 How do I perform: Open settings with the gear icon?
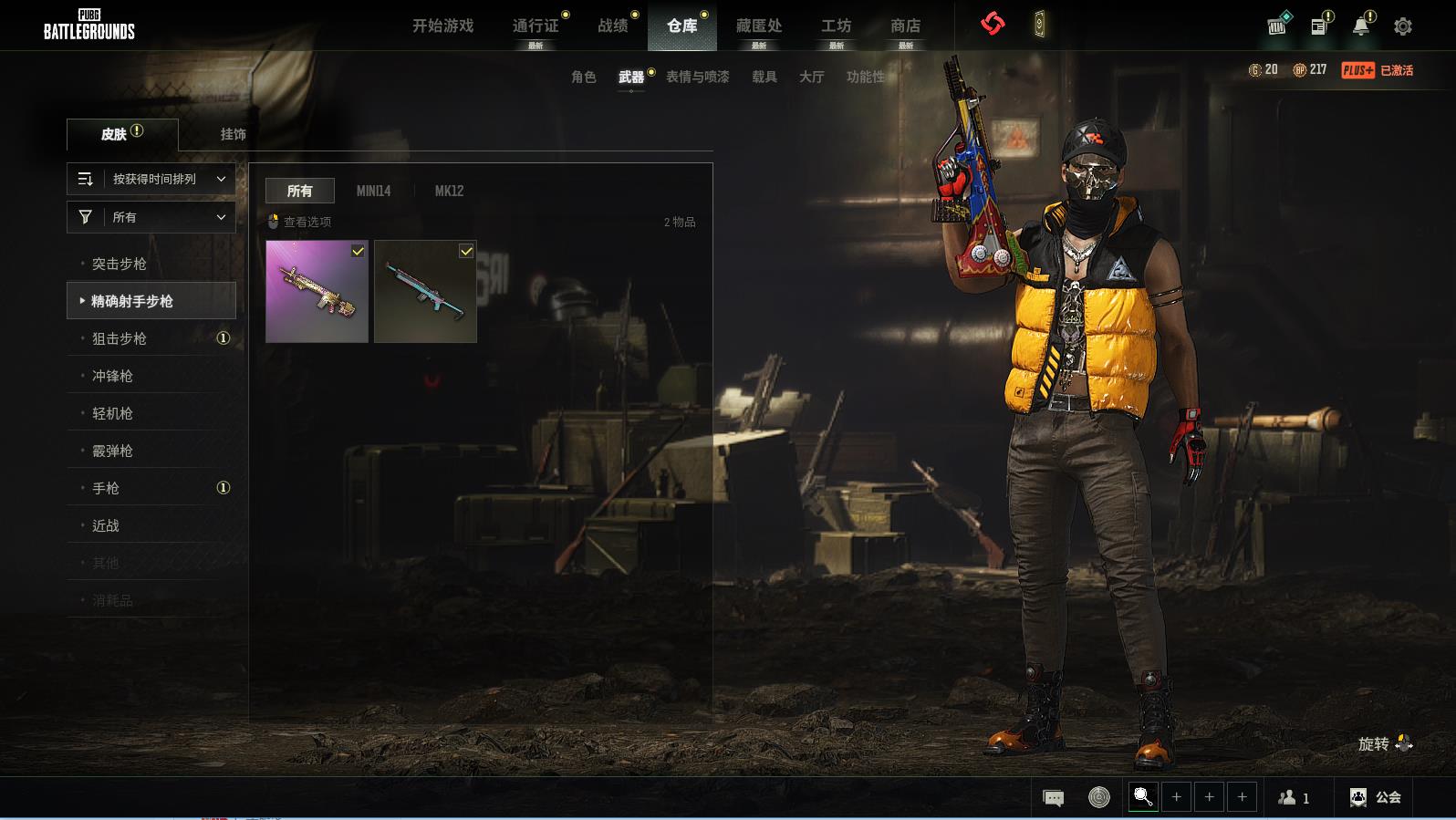pos(1403,26)
